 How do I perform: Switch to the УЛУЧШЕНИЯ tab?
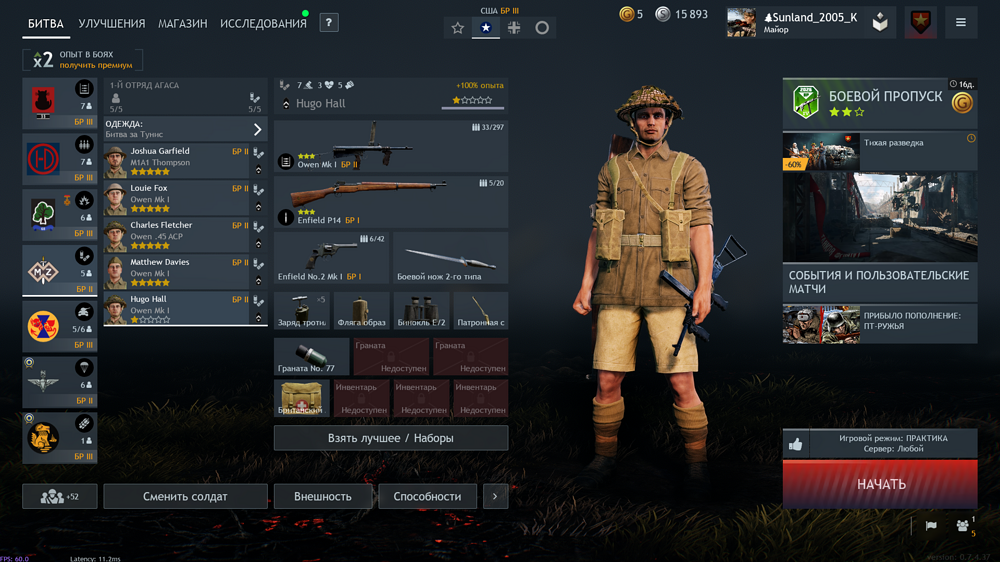pyautogui.click(x=111, y=24)
